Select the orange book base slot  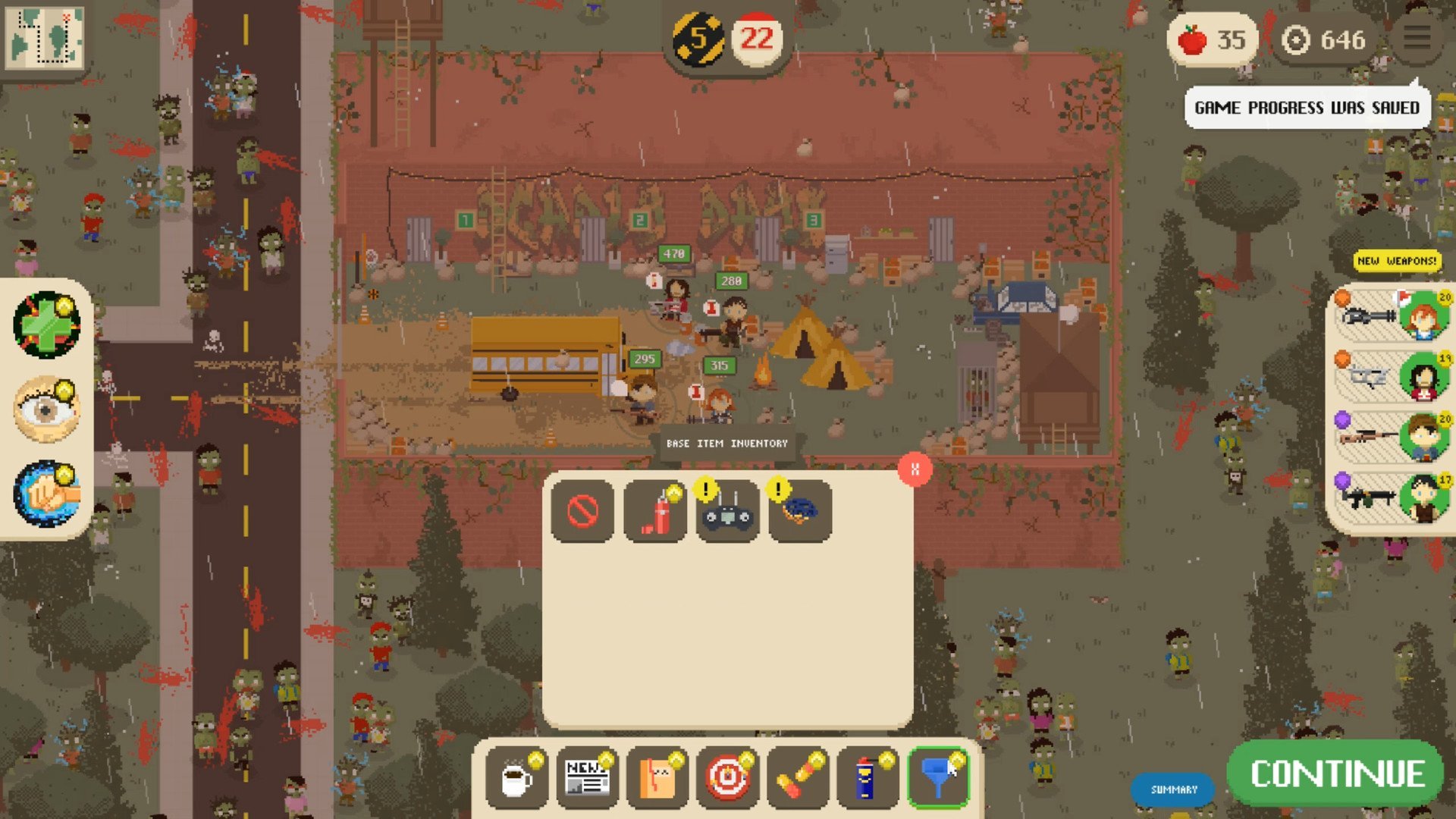coord(657,777)
